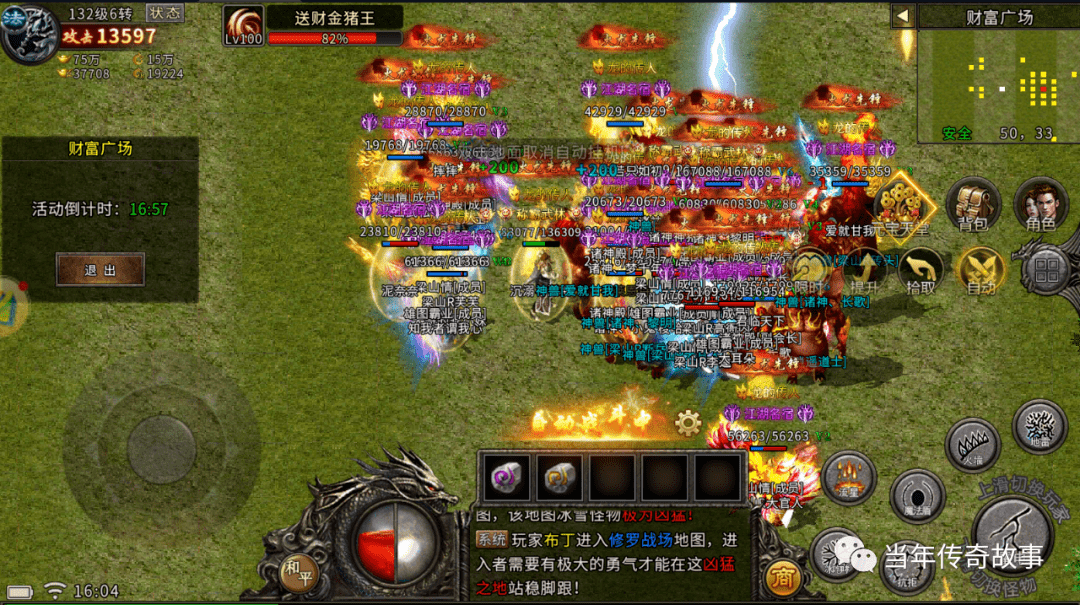Tap the 拾取 pickup button
1080x605 pixels.
pyautogui.click(x=921, y=271)
